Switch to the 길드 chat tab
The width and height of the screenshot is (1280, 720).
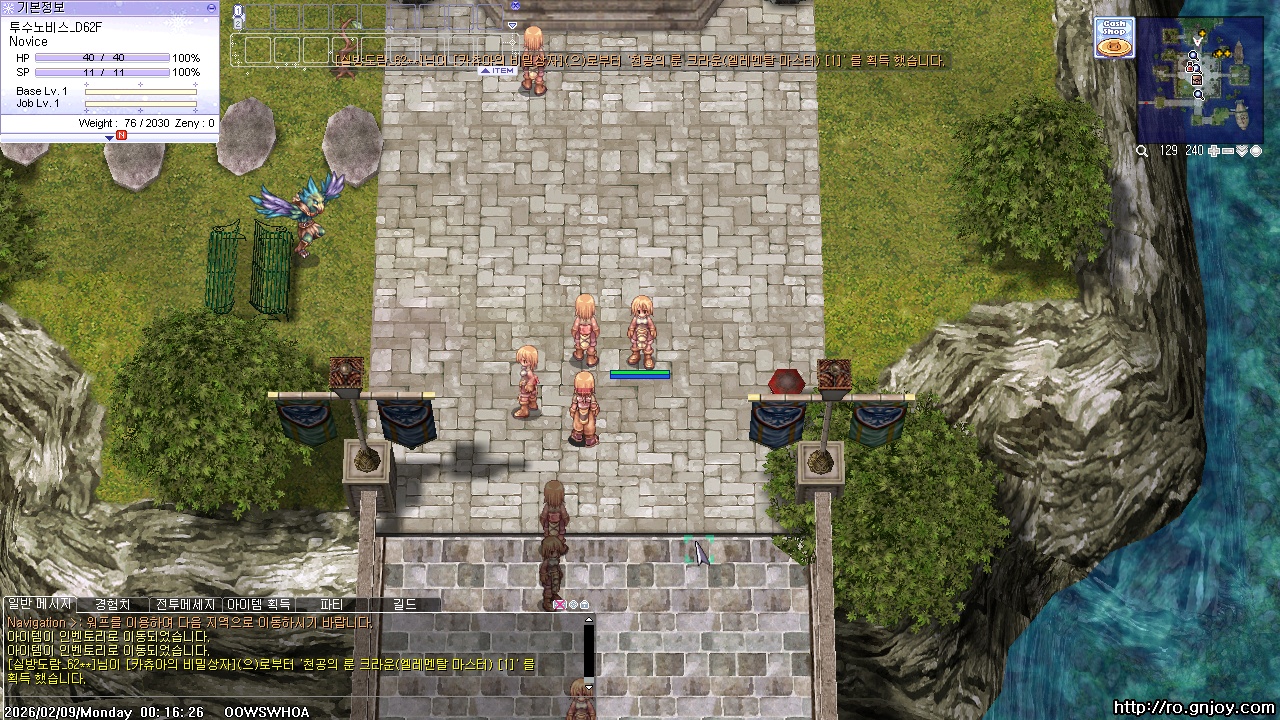[x=404, y=605]
